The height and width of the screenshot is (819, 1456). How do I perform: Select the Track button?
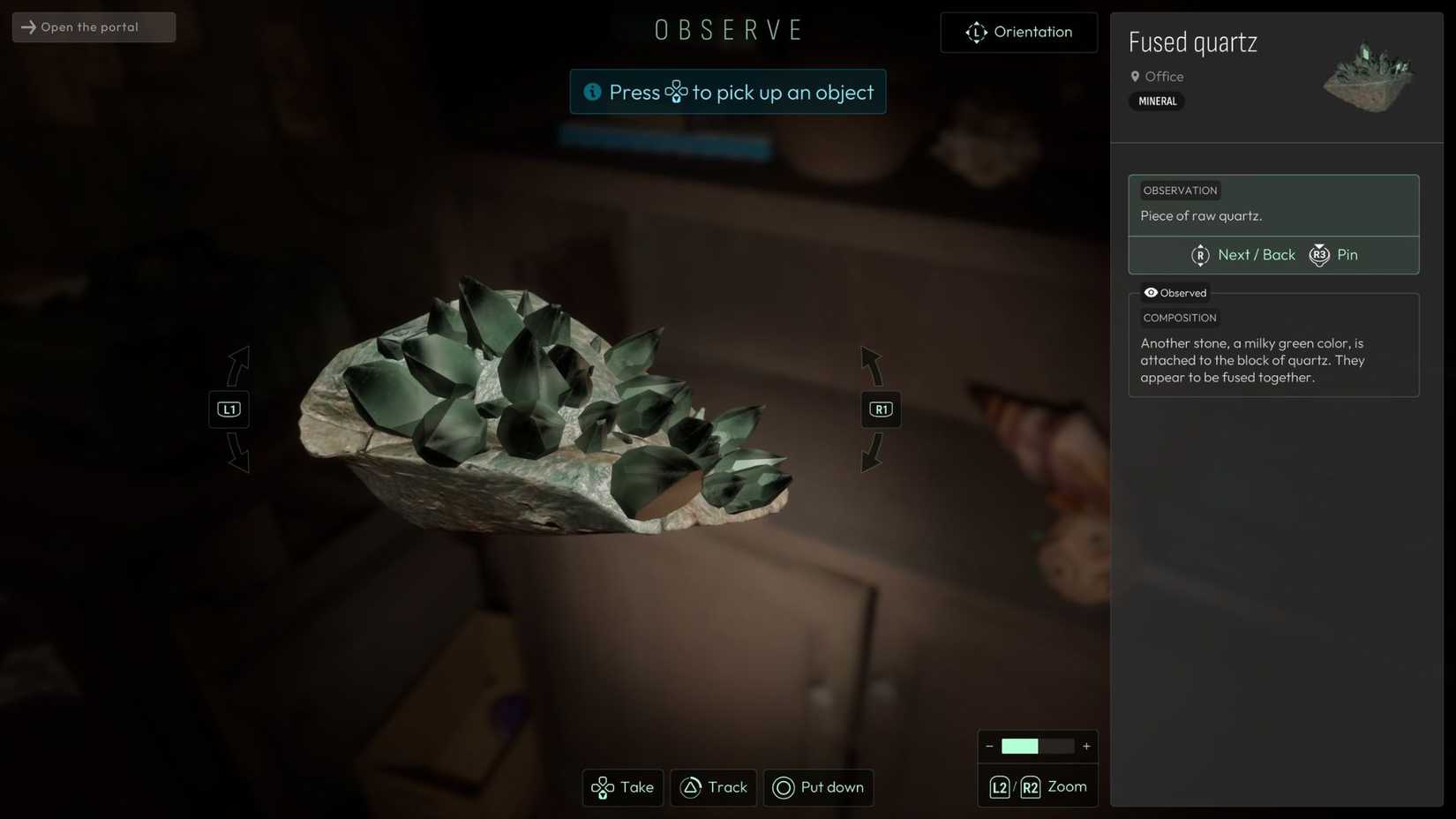pyautogui.click(x=714, y=787)
